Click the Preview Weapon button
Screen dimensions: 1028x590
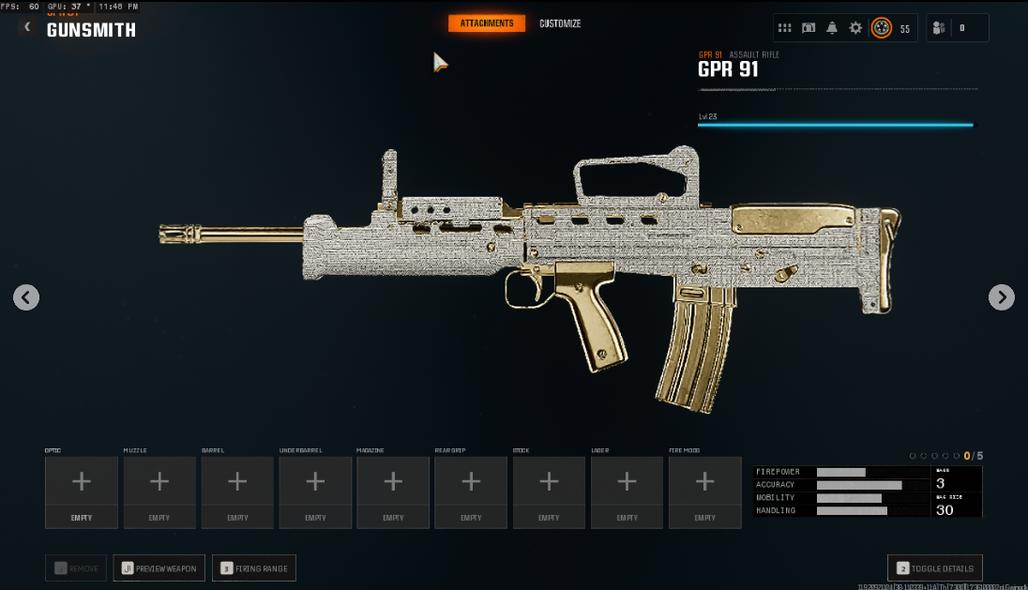[159, 568]
